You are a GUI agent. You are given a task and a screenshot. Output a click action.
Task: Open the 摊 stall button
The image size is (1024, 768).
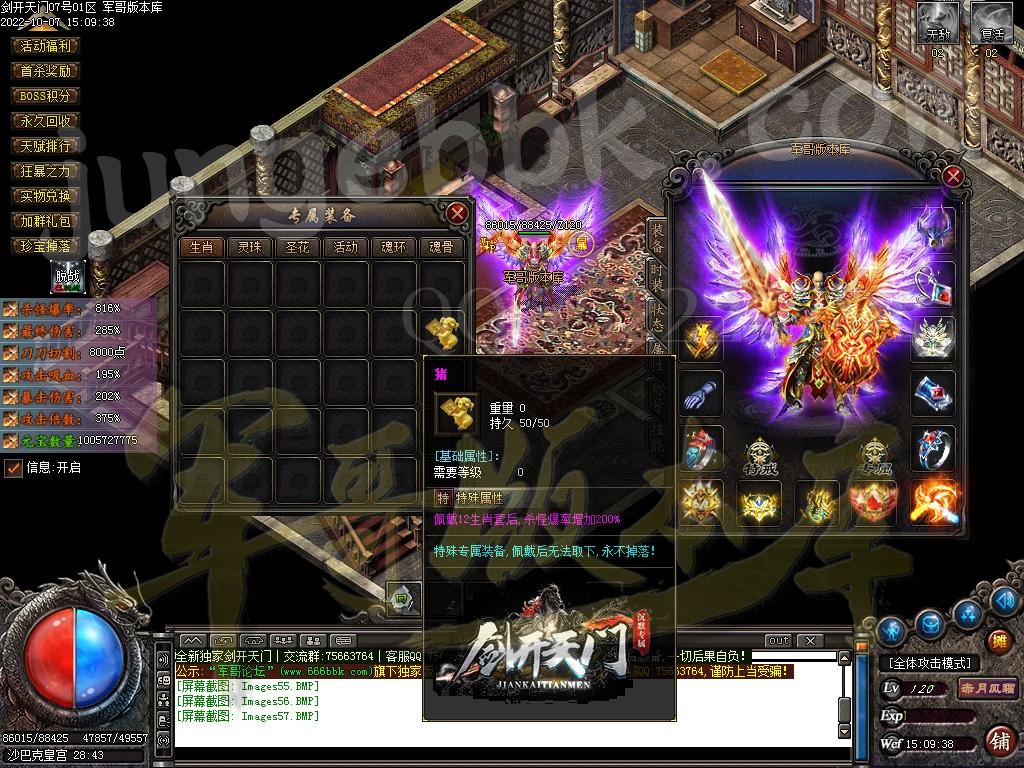(x=998, y=641)
